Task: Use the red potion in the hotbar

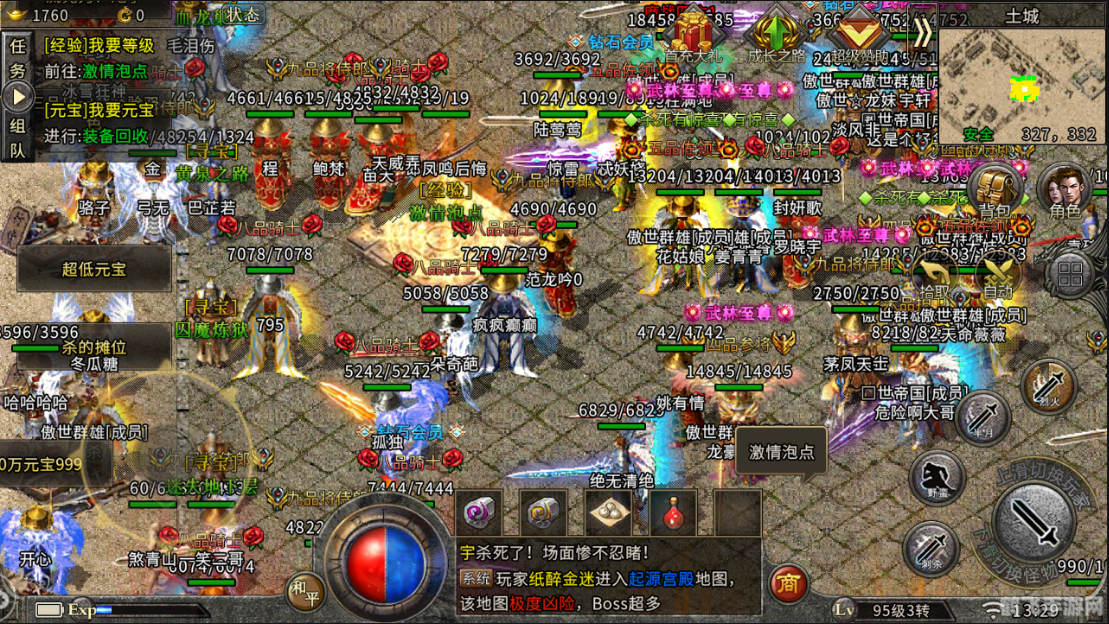Action: (x=674, y=512)
